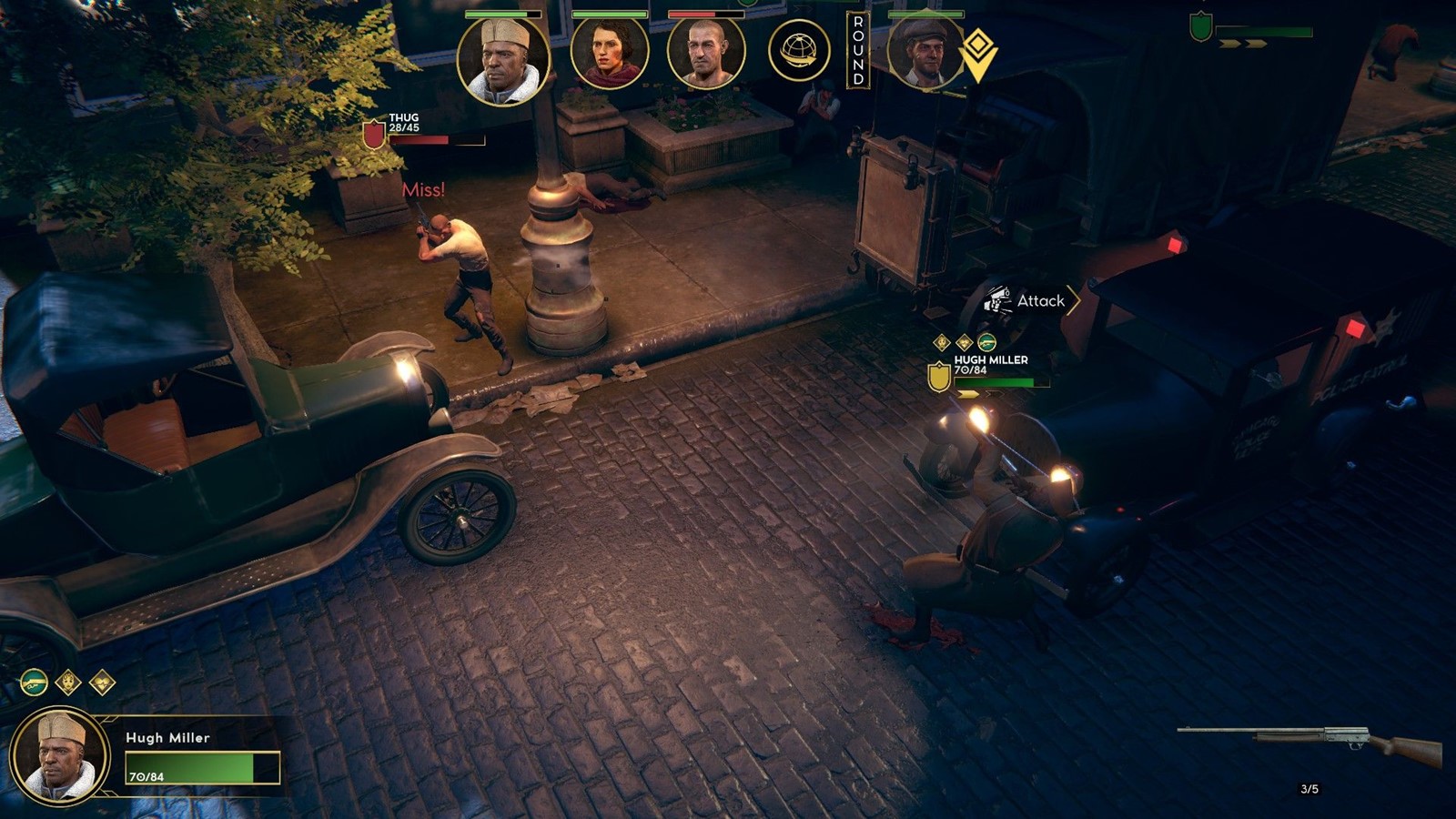Click the dark-haired woman's turn order portrait
1456x819 pixels.
point(609,53)
